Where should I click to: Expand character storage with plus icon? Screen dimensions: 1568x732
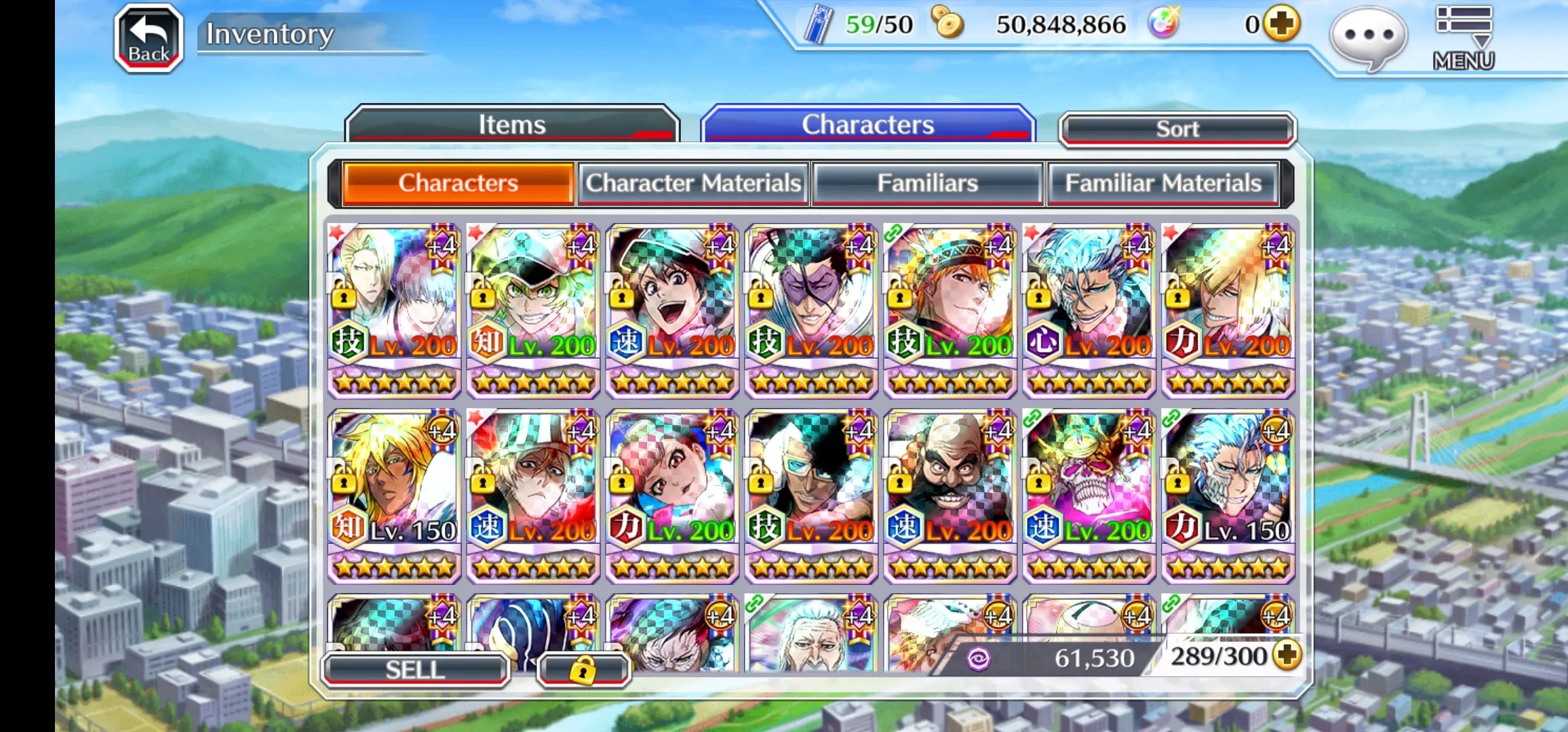point(1287,655)
